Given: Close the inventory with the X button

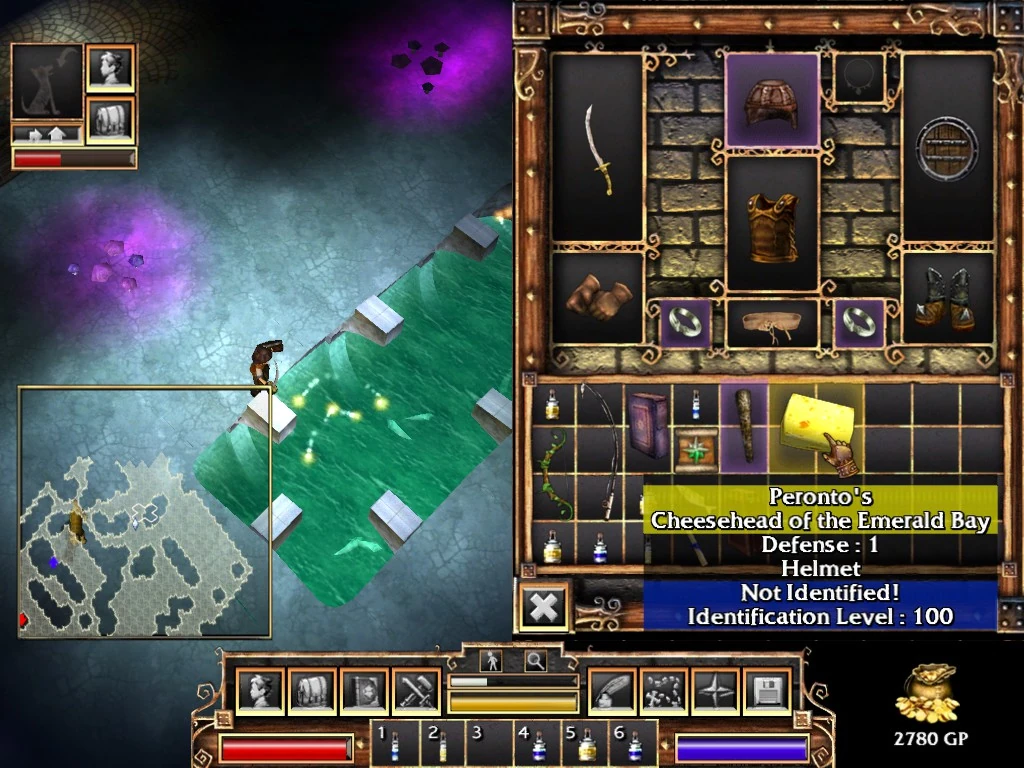Looking at the screenshot, I should coord(543,606).
